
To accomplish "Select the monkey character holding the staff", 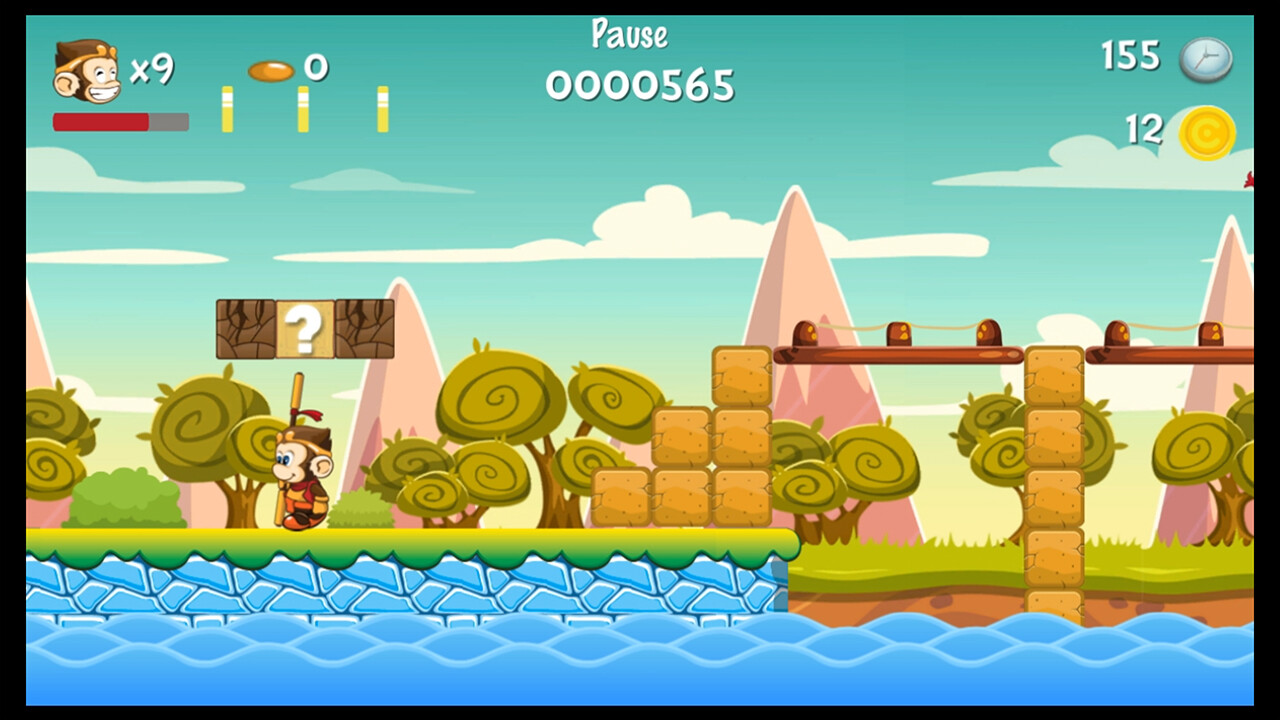I will pyautogui.click(x=300, y=470).
